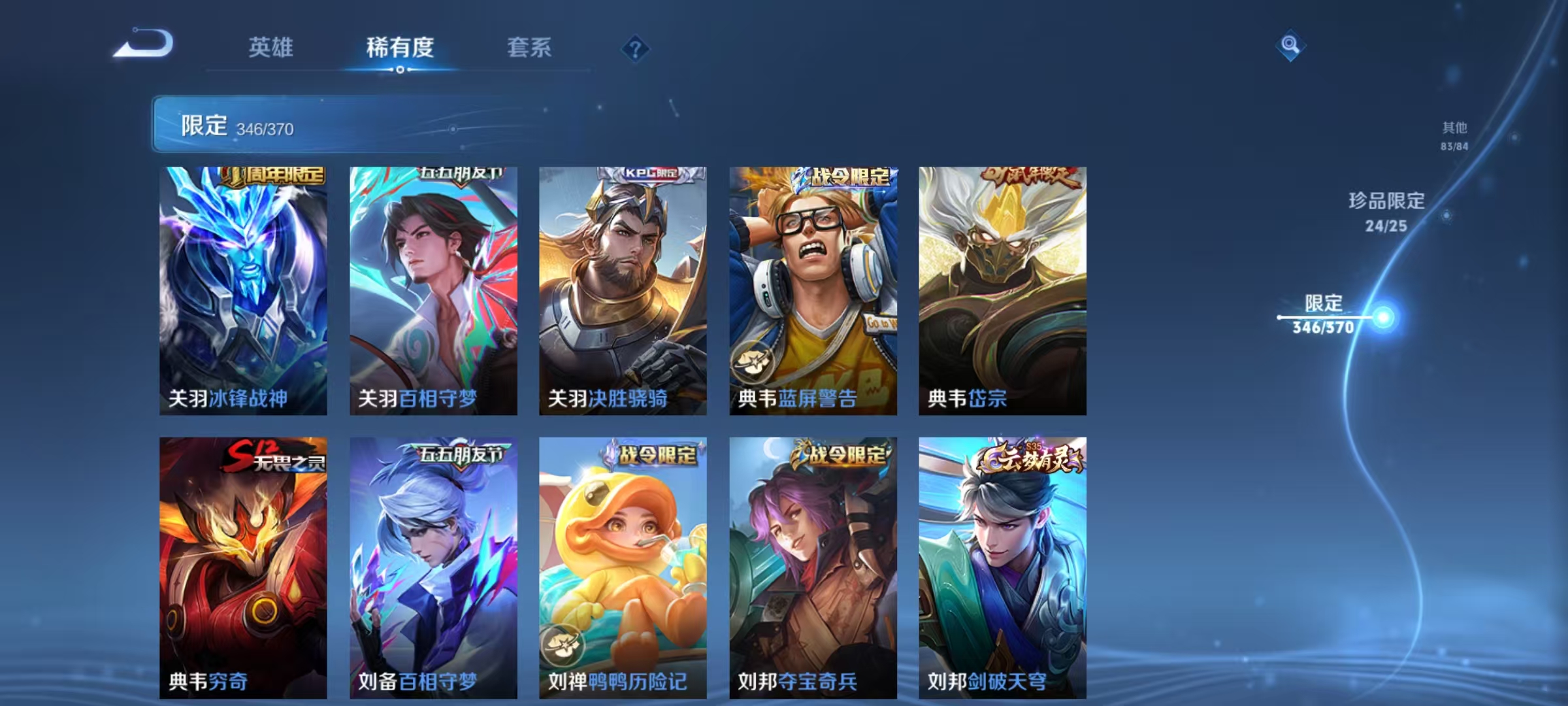Switch to the 英雄 tab
1568x706 pixels.
pyautogui.click(x=271, y=48)
